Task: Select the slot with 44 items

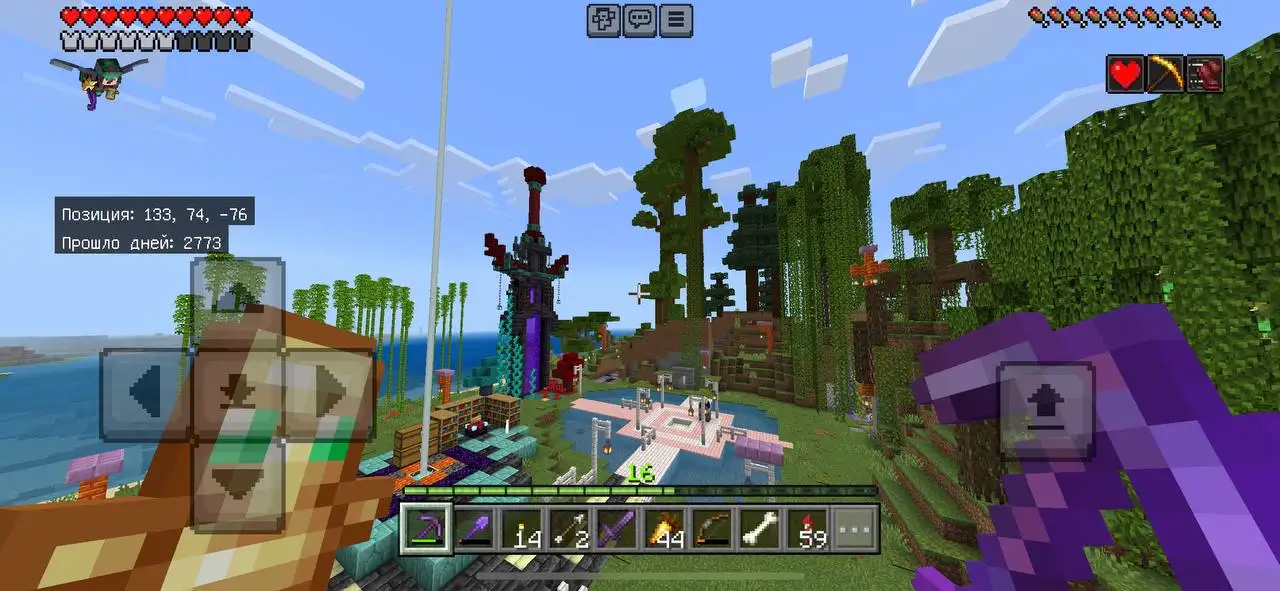Action: tap(664, 528)
